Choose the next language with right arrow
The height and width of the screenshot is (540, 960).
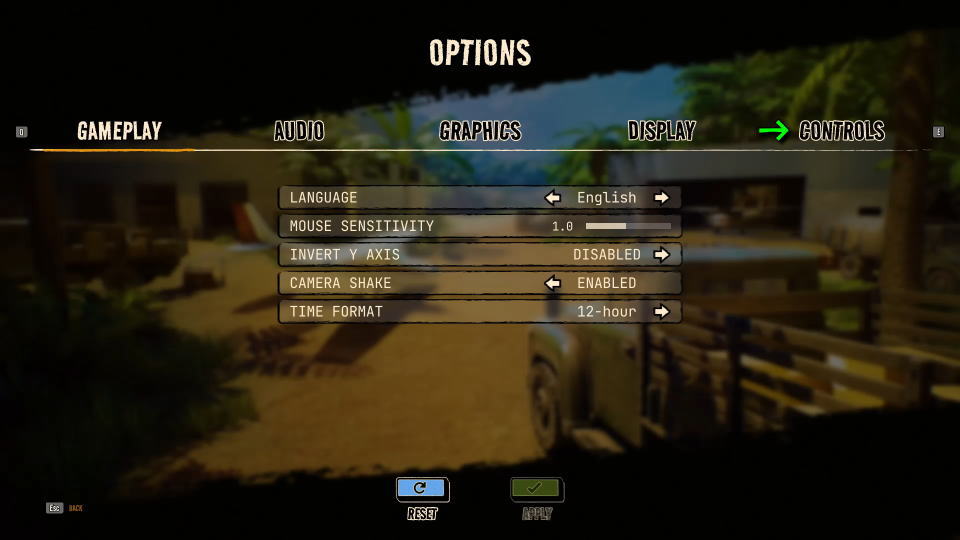(661, 198)
